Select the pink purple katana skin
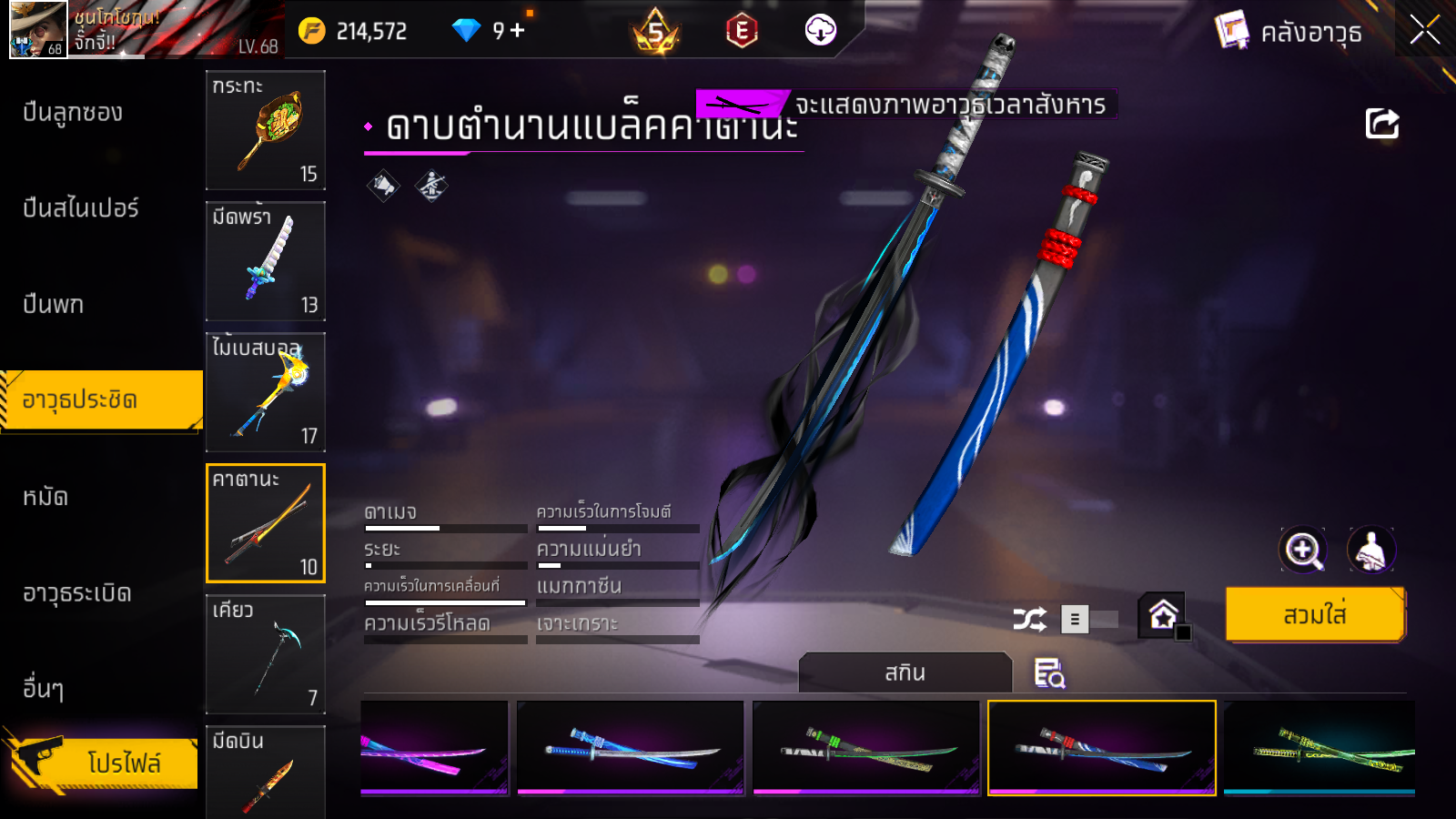The height and width of the screenshot is (819, 1456). click(x=435, y=748)
